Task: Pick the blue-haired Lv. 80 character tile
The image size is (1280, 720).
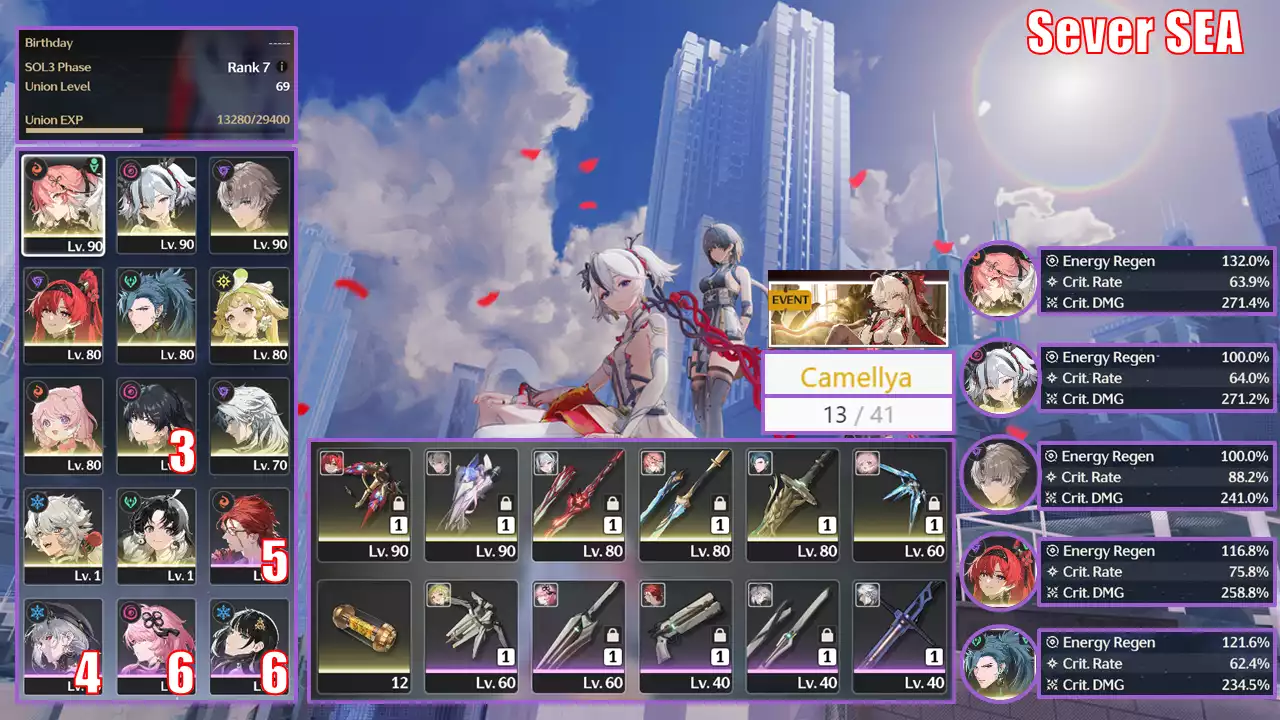Action: [156, 314]
